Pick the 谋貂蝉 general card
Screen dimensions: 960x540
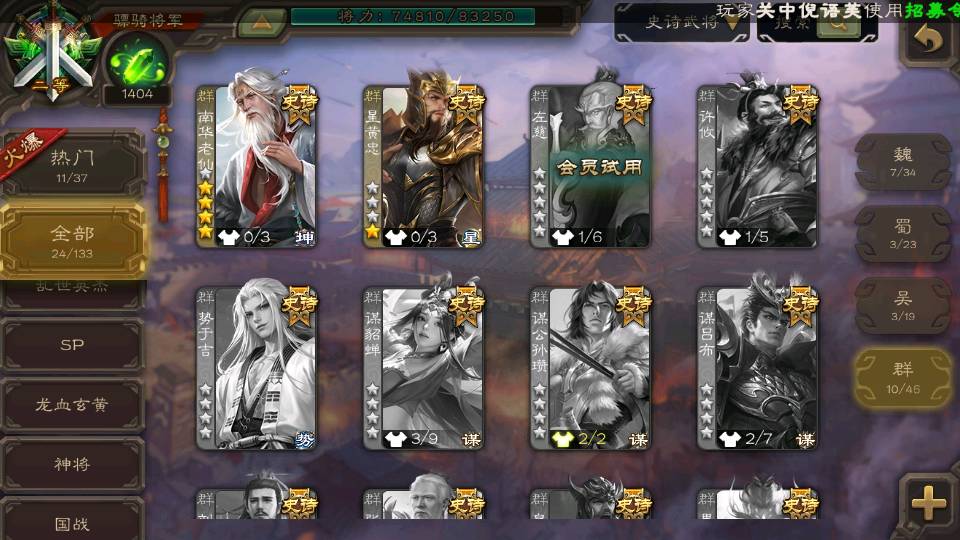tap(423, 367)
